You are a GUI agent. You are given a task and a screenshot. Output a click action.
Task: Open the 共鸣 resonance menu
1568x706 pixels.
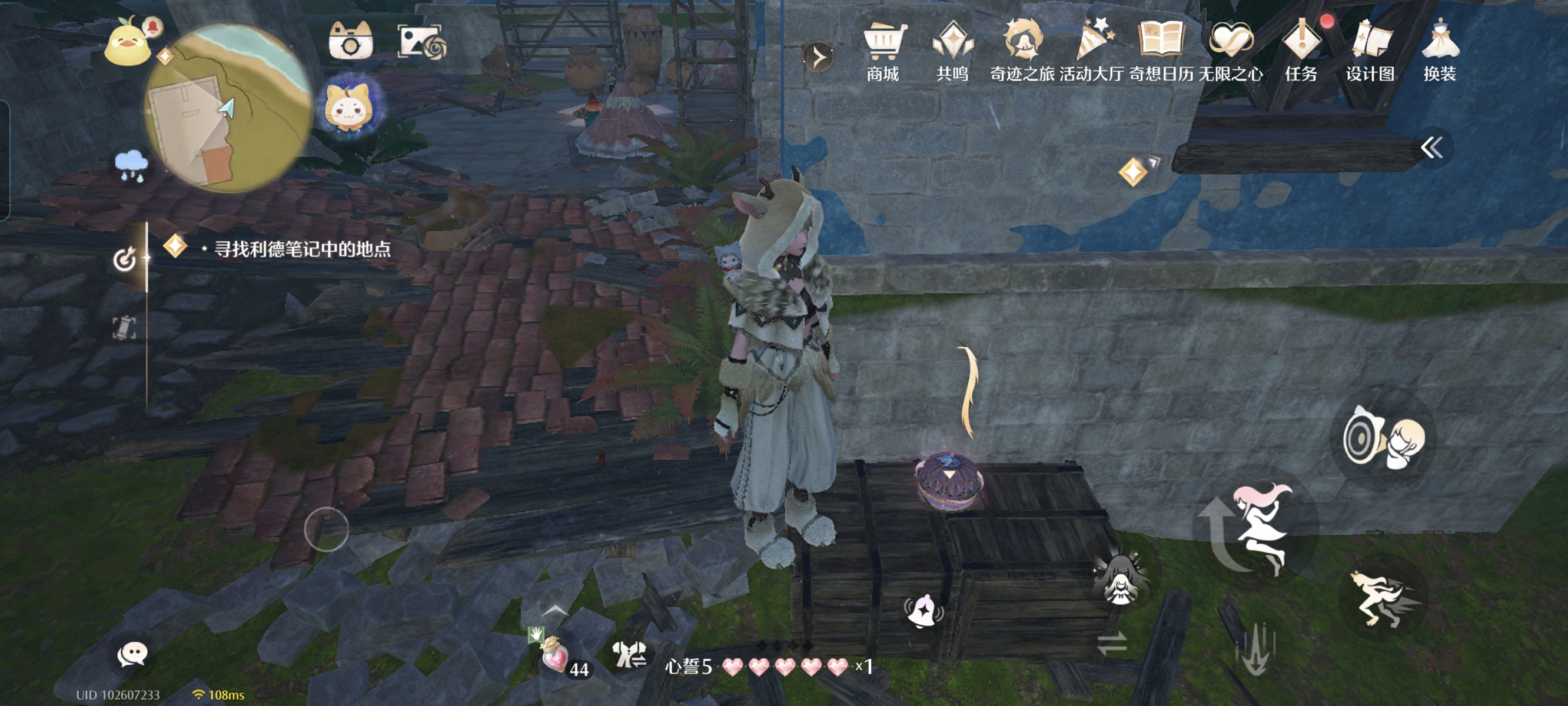click(x=952, y=52)
